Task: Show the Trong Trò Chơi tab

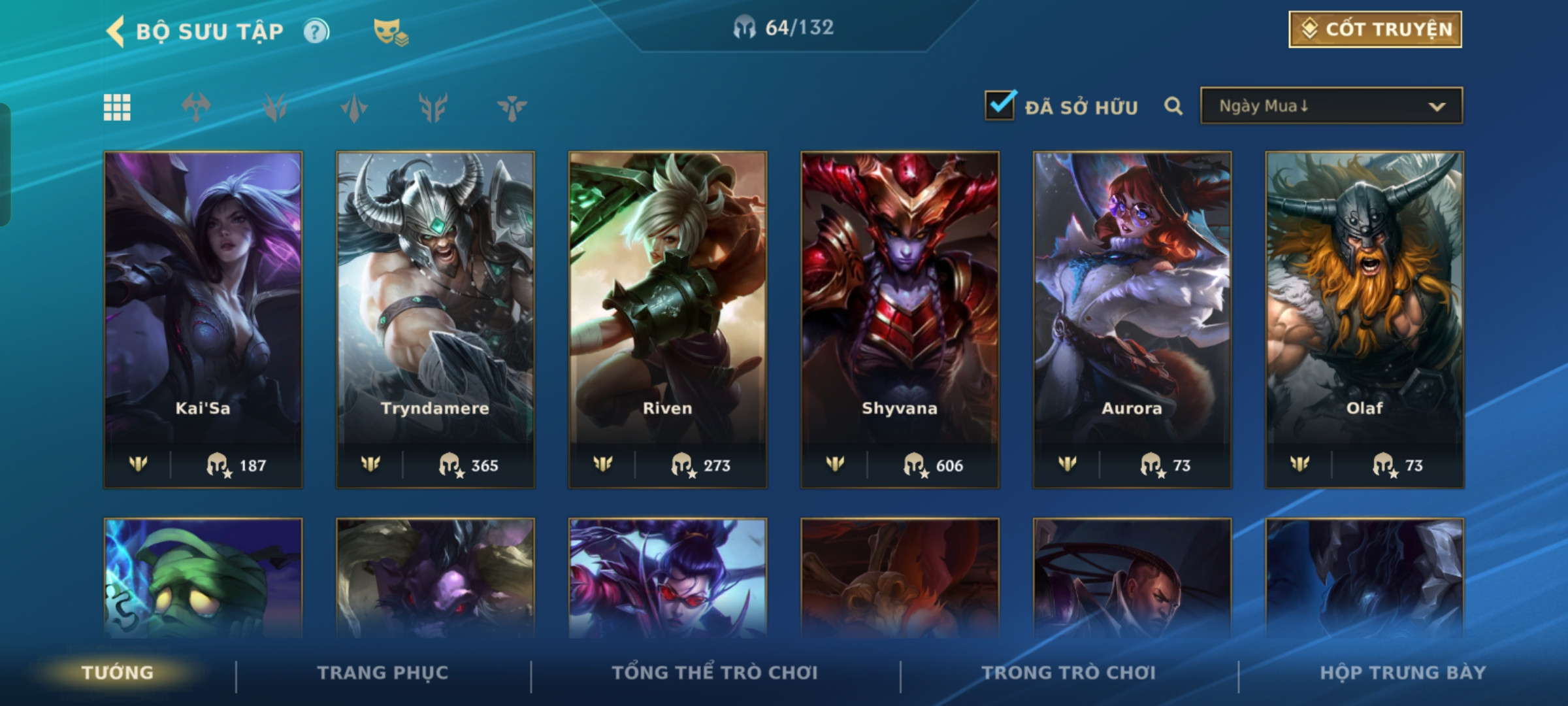Action: 1068,672
